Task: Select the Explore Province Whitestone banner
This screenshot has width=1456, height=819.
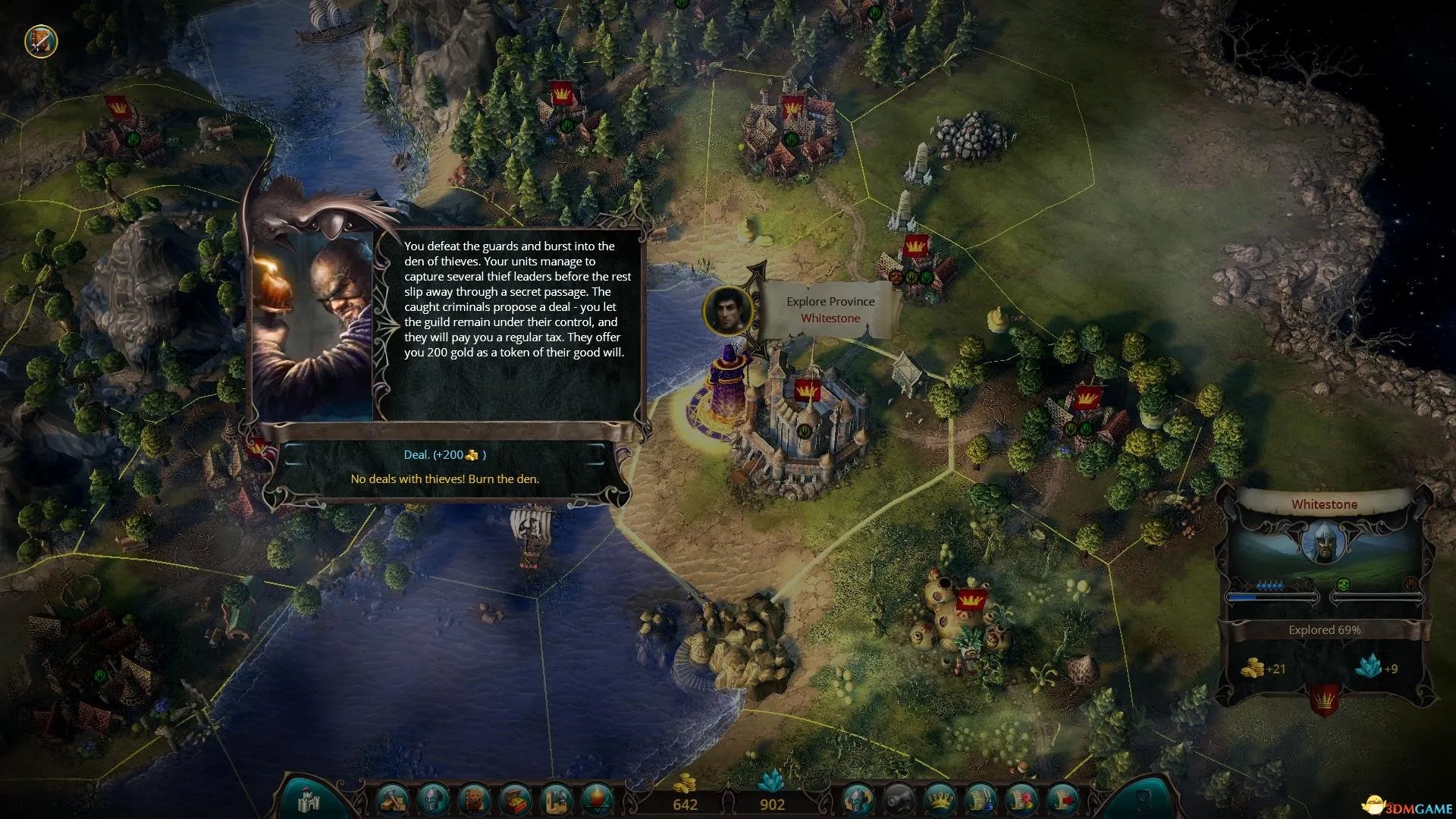Action: (x=830, y=309)
